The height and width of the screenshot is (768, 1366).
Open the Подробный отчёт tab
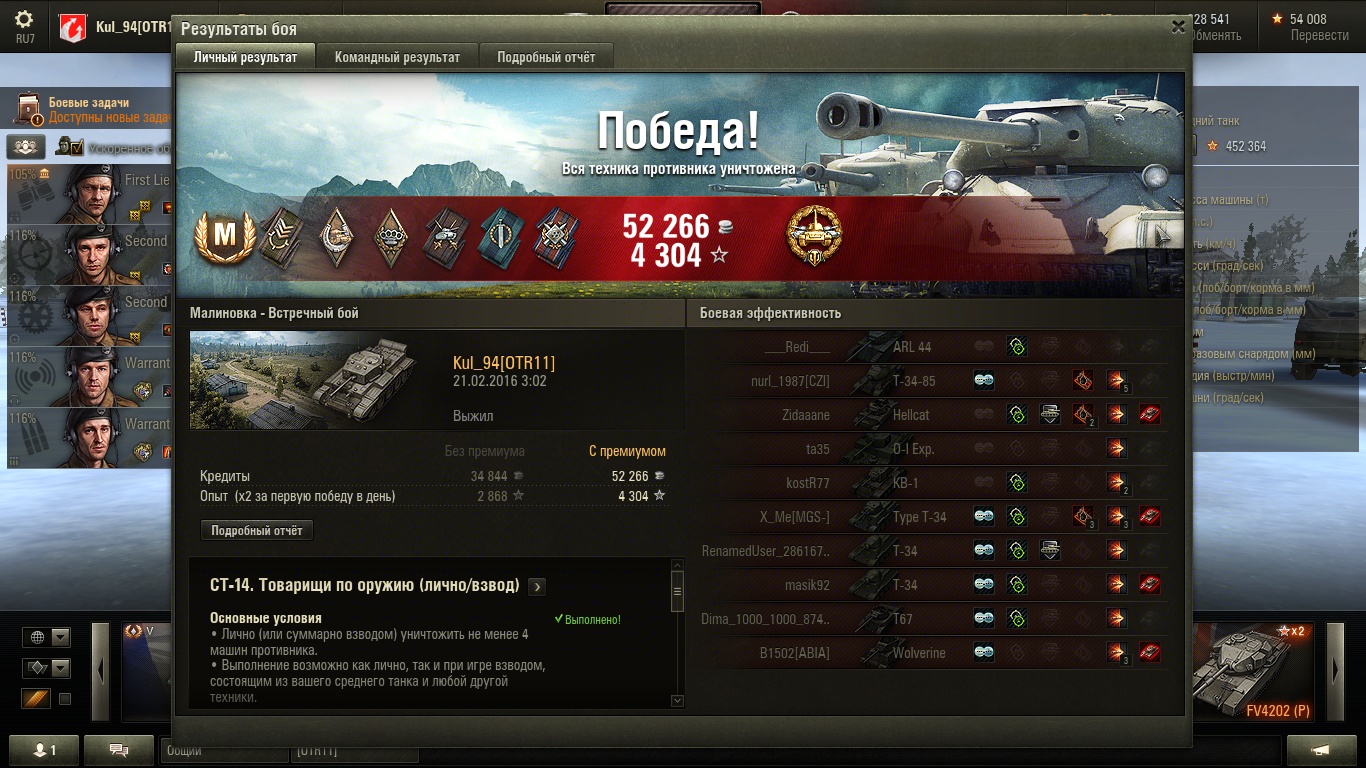pyautogui.click(x=546, y=57)
